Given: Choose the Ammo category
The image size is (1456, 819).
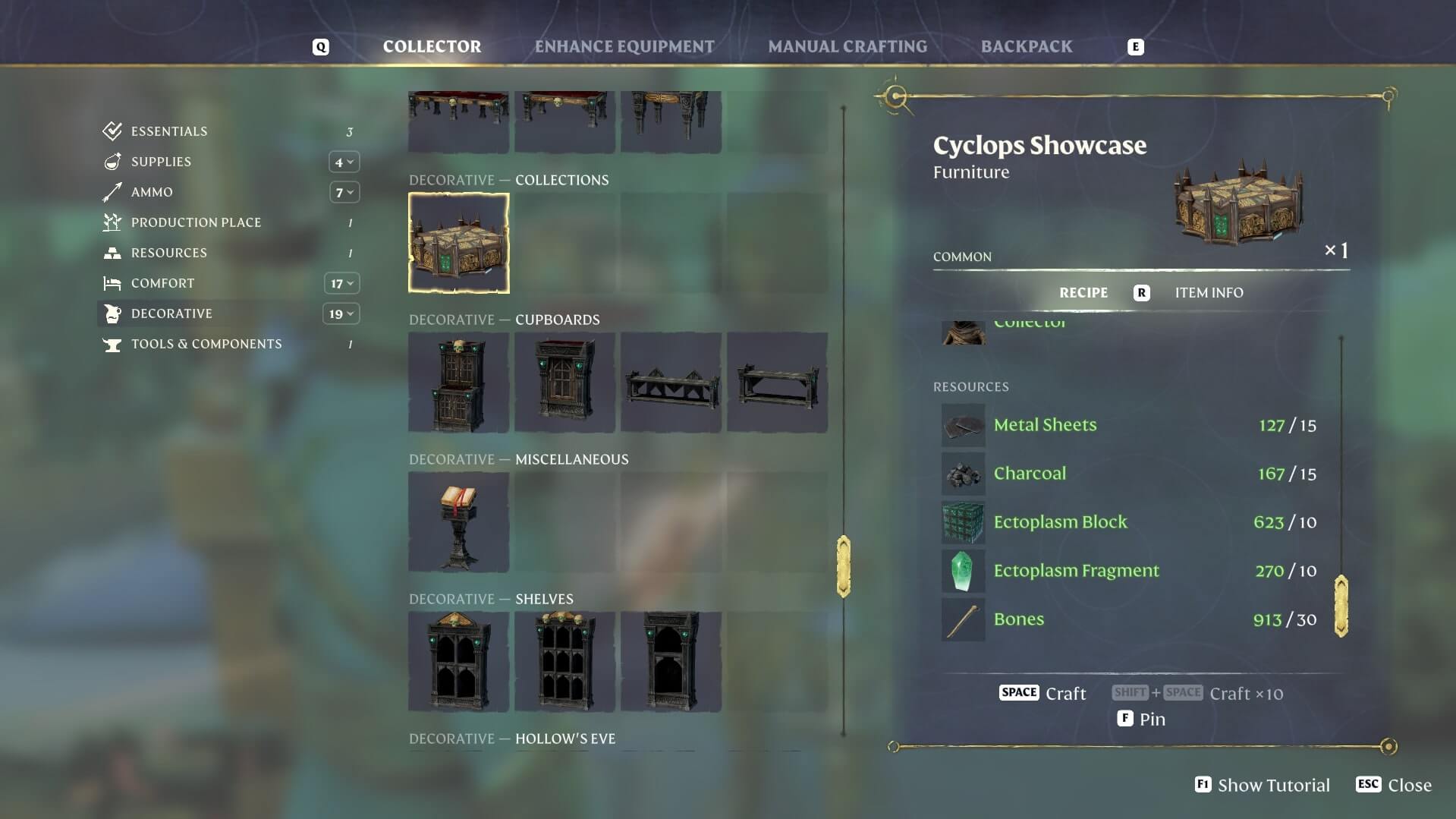Looking at the screenshot, I should (x=152, y=192).
